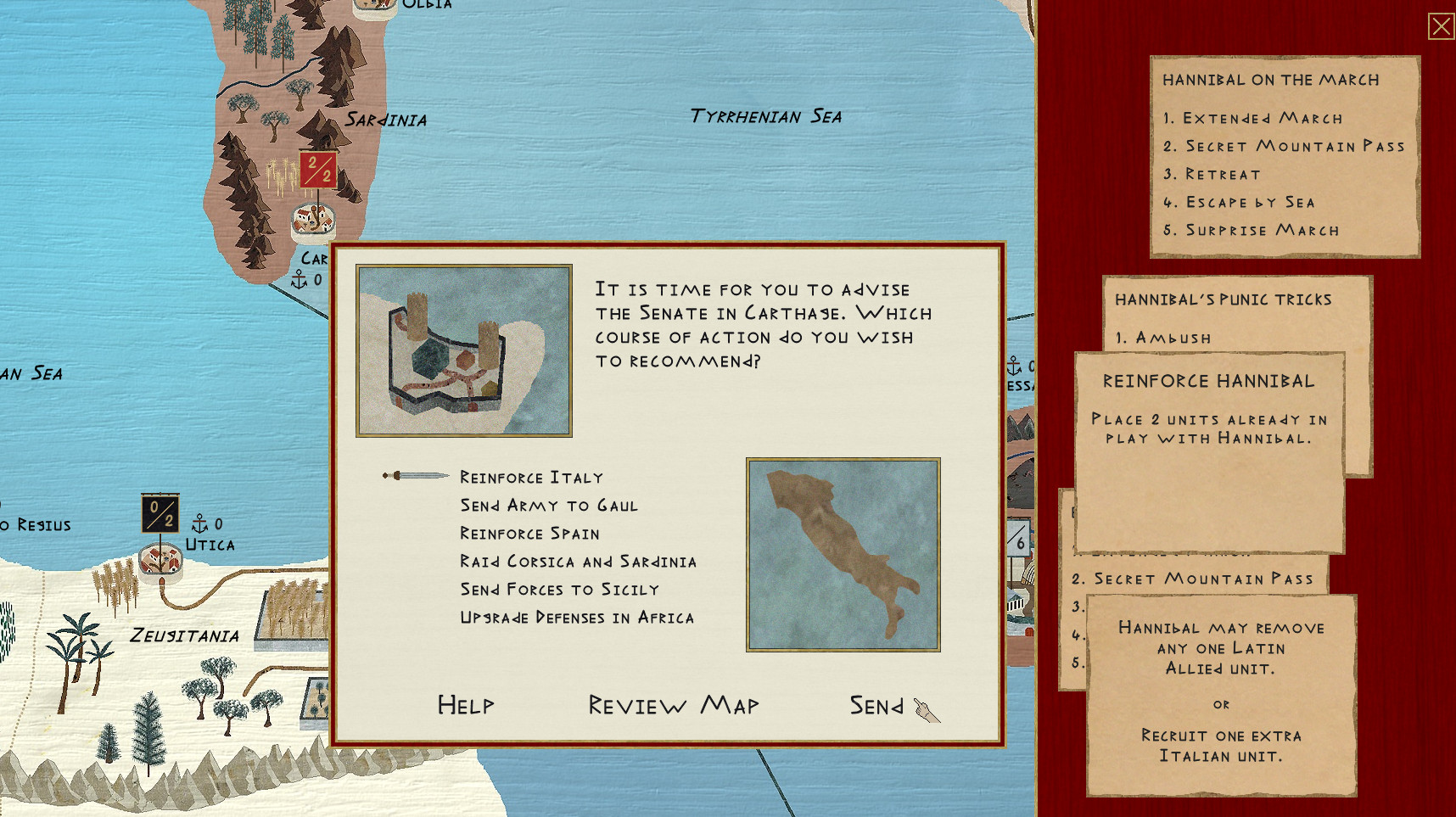Screen dimensions: 1456x817
Task: Select Send Forces to Sicily
Action: (x=559, y=590)
